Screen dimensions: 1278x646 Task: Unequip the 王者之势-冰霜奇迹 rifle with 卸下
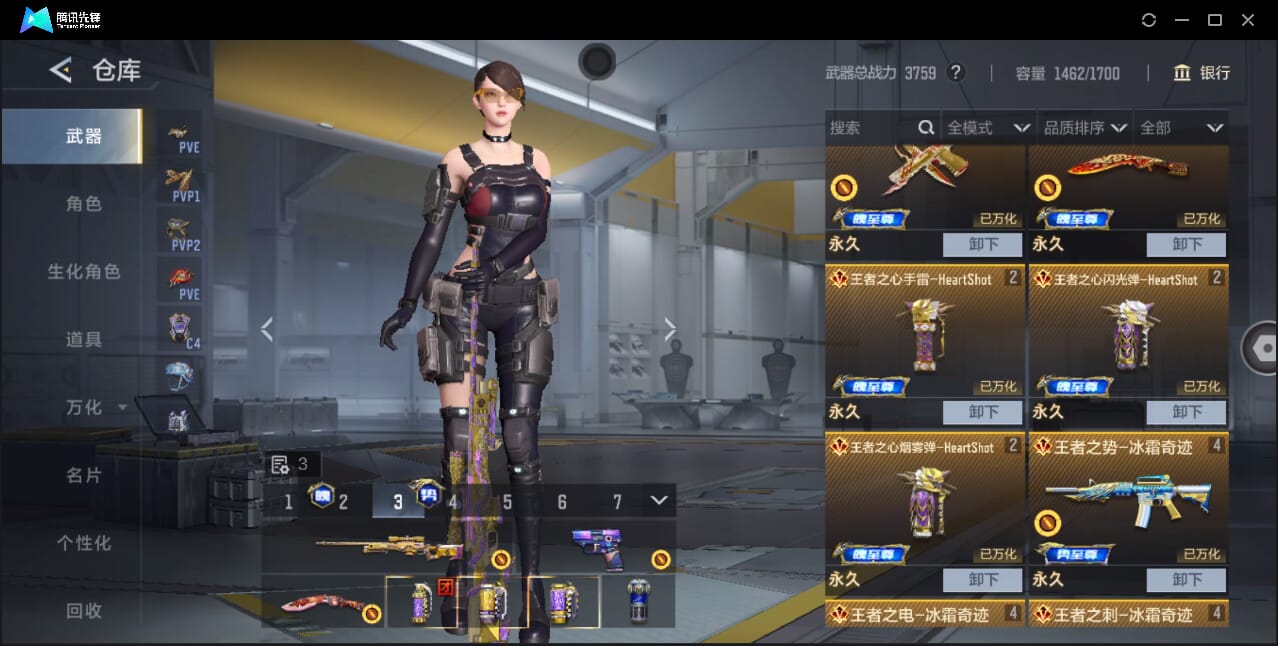[1186, 580]
